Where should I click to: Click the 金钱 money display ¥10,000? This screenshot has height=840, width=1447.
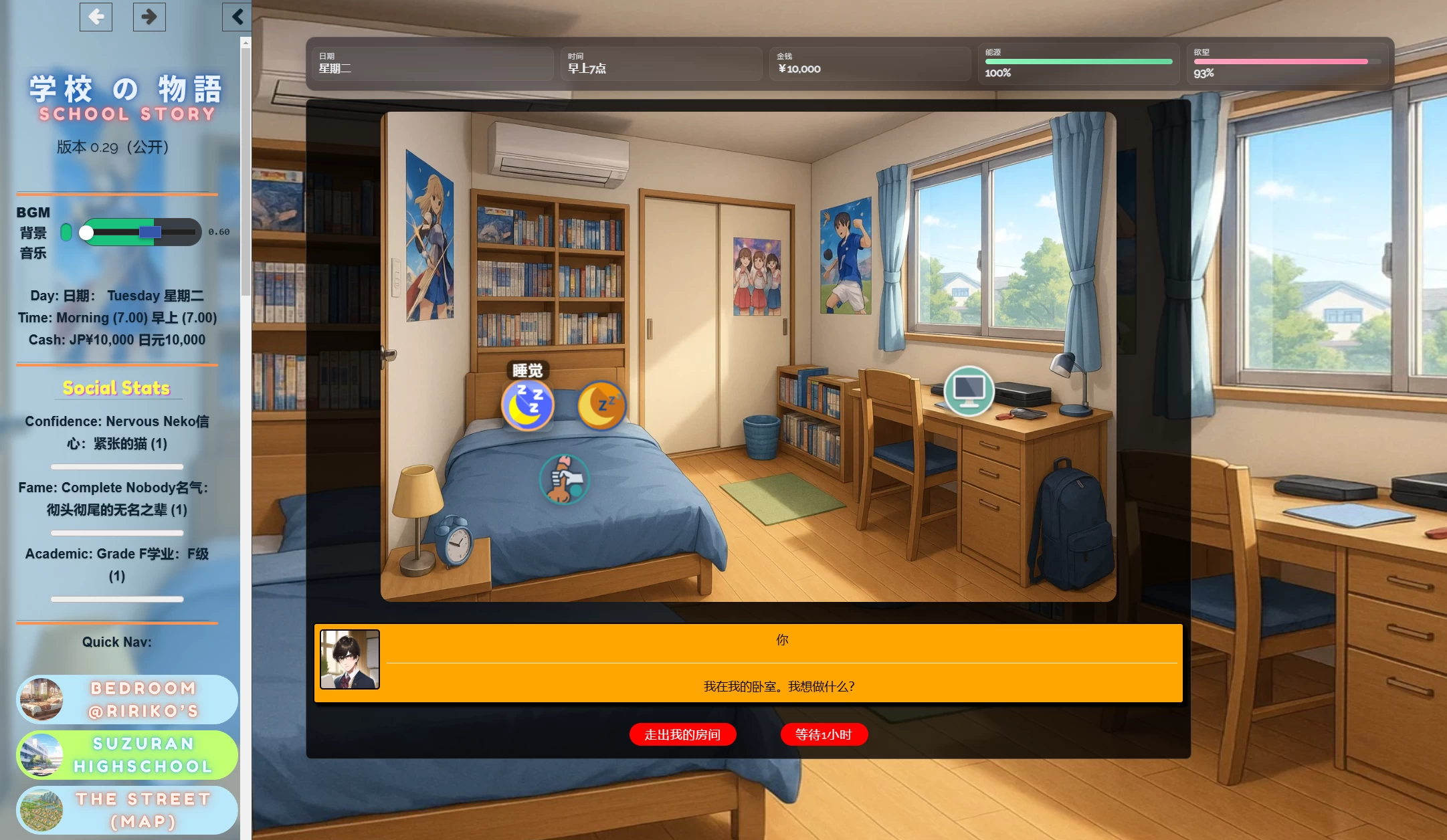[869, 64]
